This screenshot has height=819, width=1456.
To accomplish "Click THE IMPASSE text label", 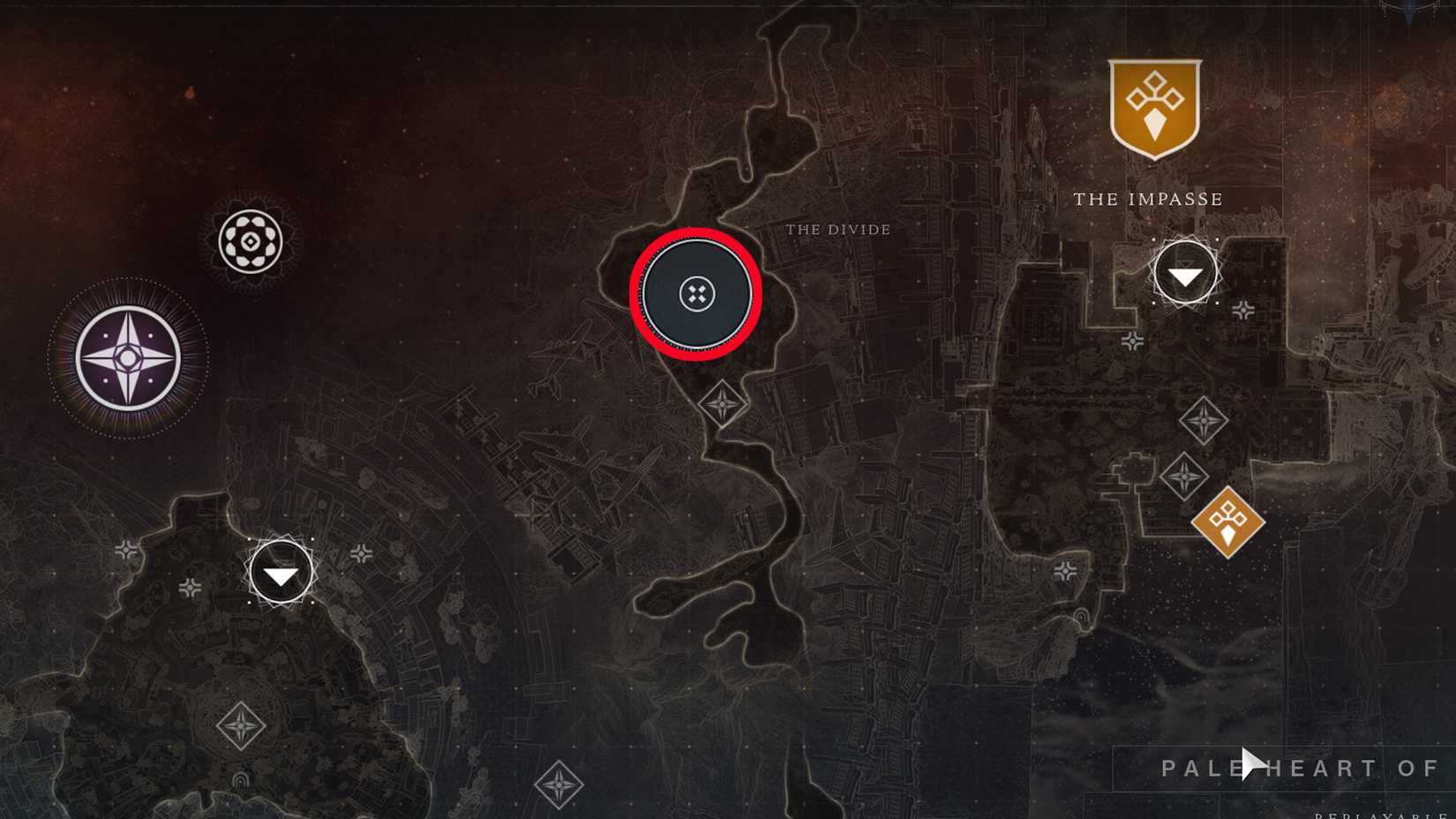I will tap(1147, 199).
